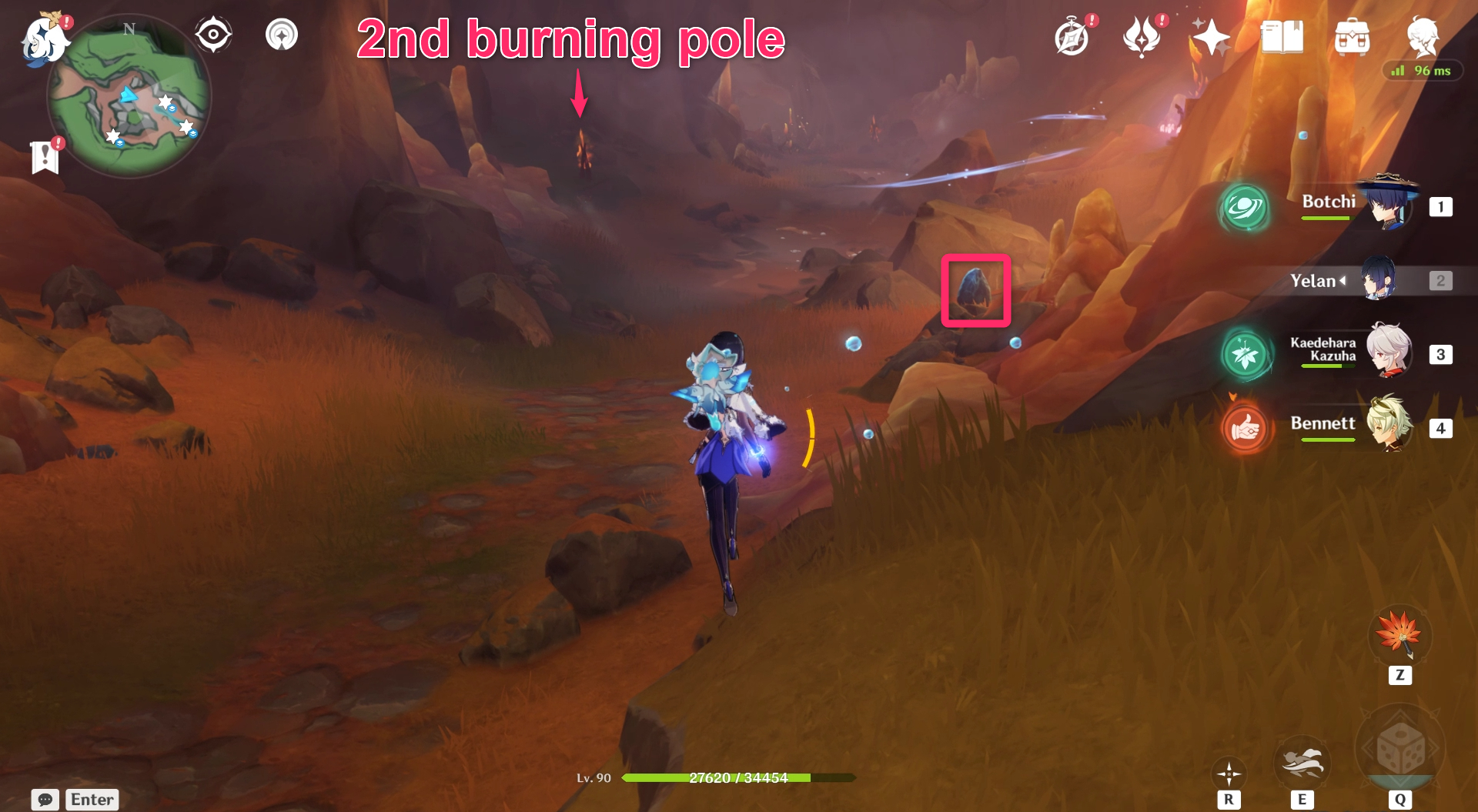Click the compass icon beside the minimap
The width and height of the screenshot is (1478, 812).
pos(212,34)
